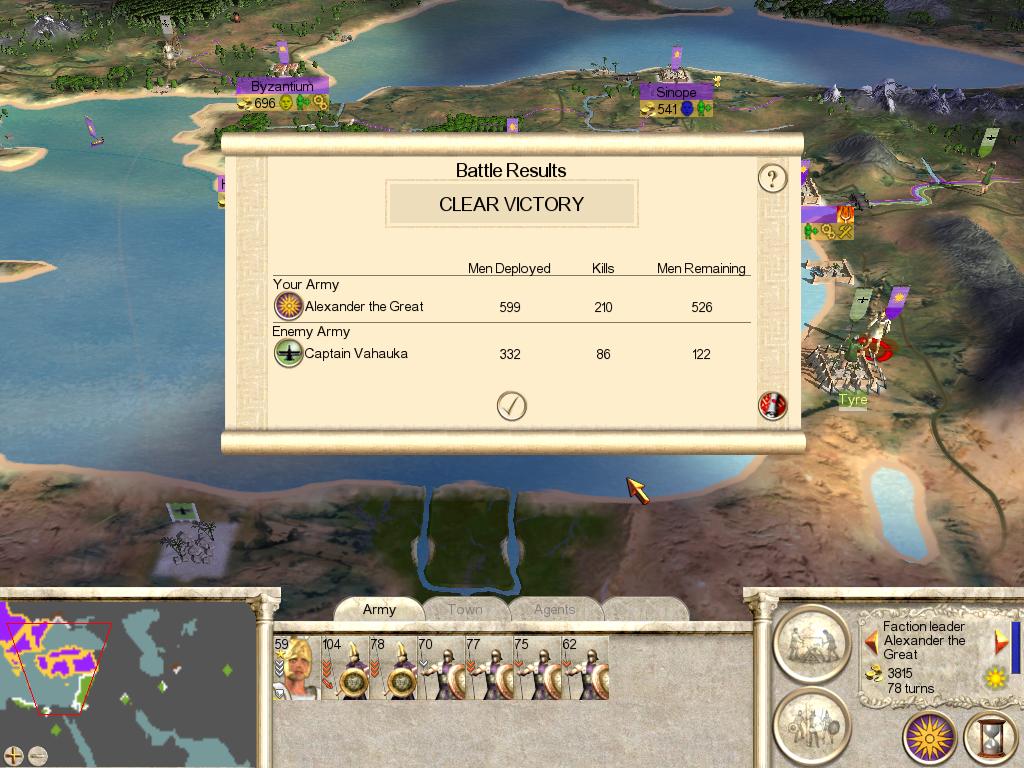Switch to the Town tab
Screen dimensions: 1024x768
465,609
